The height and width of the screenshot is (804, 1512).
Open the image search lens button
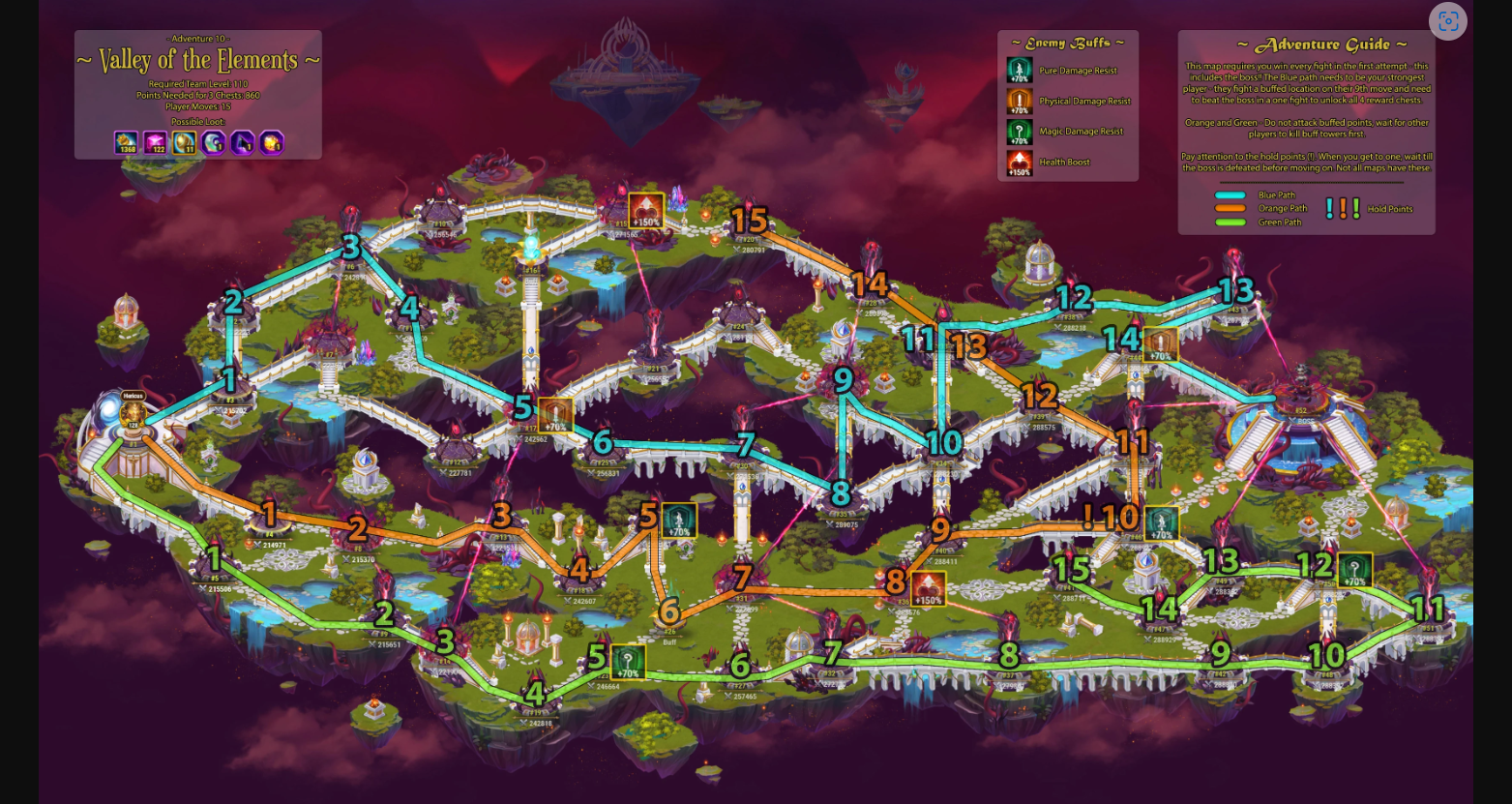click(x=1447, y=21)
